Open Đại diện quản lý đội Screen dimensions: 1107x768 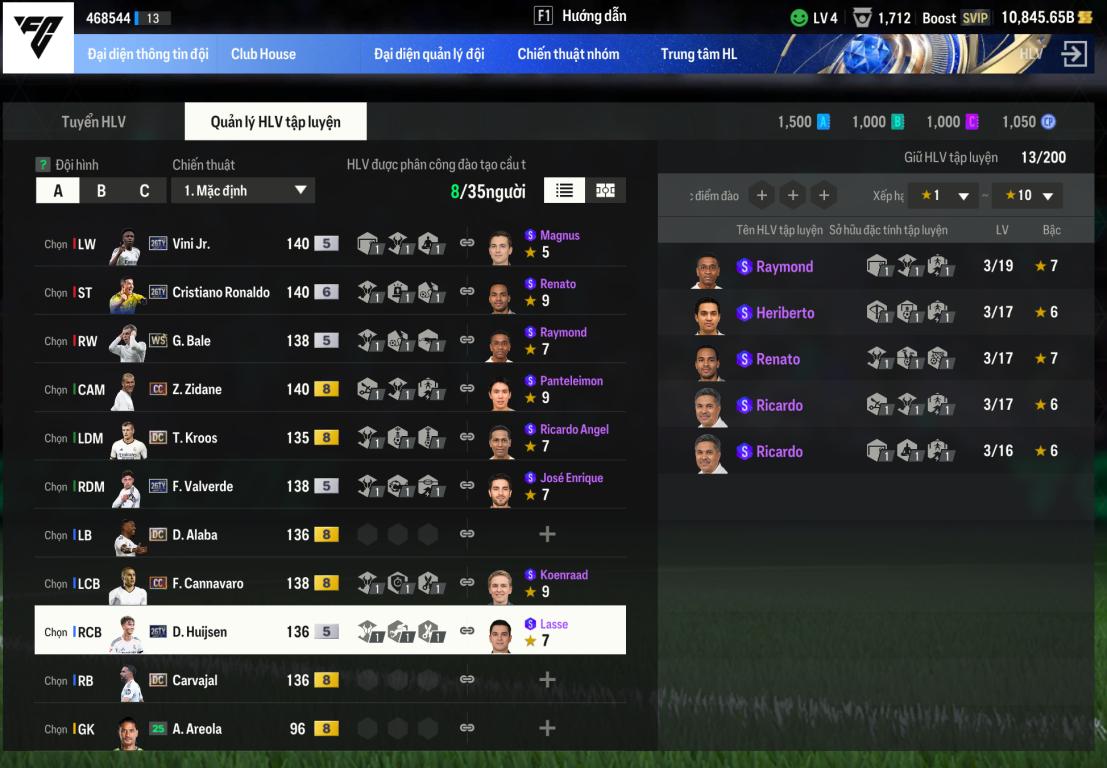coord(429,54)
